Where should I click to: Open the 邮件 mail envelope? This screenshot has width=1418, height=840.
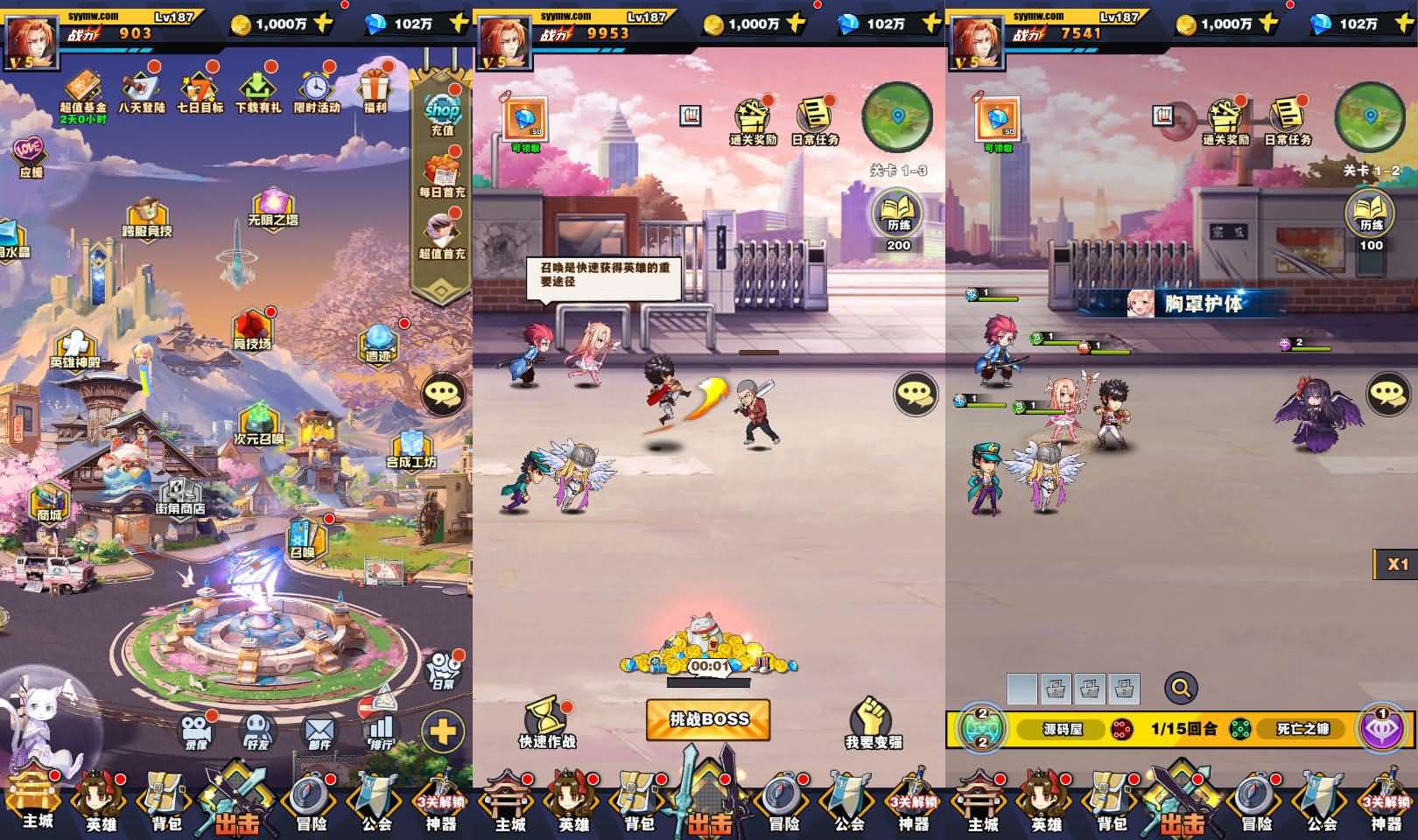pos(319,731)
